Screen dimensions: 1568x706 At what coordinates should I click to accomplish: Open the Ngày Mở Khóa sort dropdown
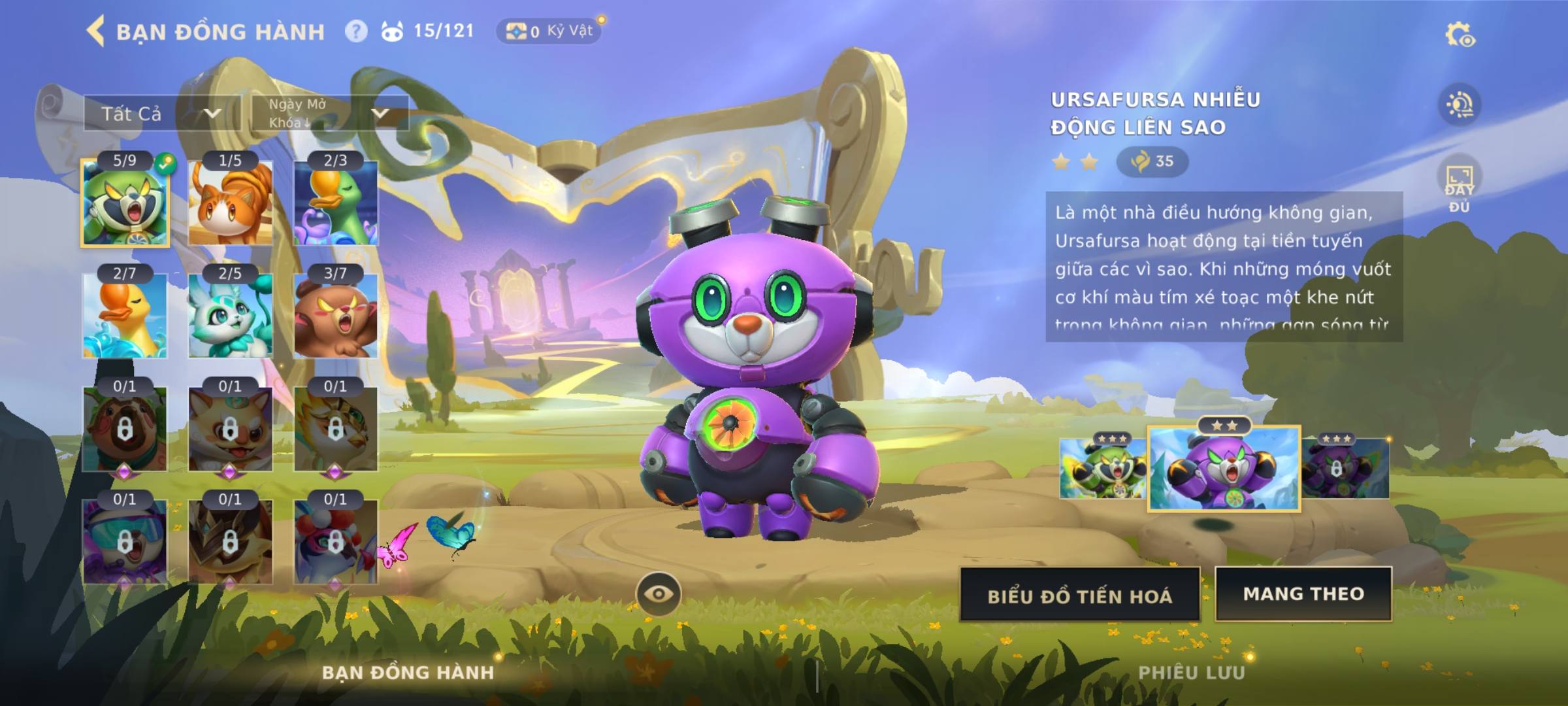(330, 114)
